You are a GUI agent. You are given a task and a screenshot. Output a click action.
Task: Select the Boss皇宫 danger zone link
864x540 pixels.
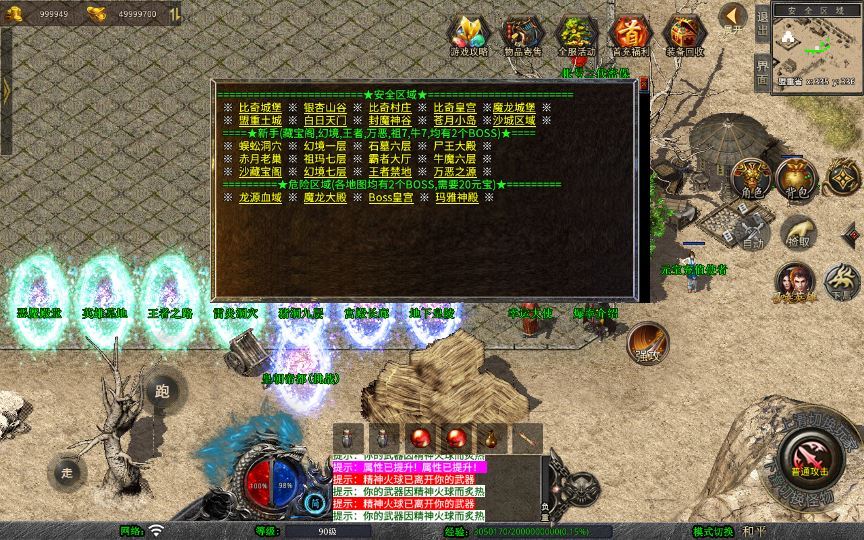pyautogui.click(x=390, y=197)
